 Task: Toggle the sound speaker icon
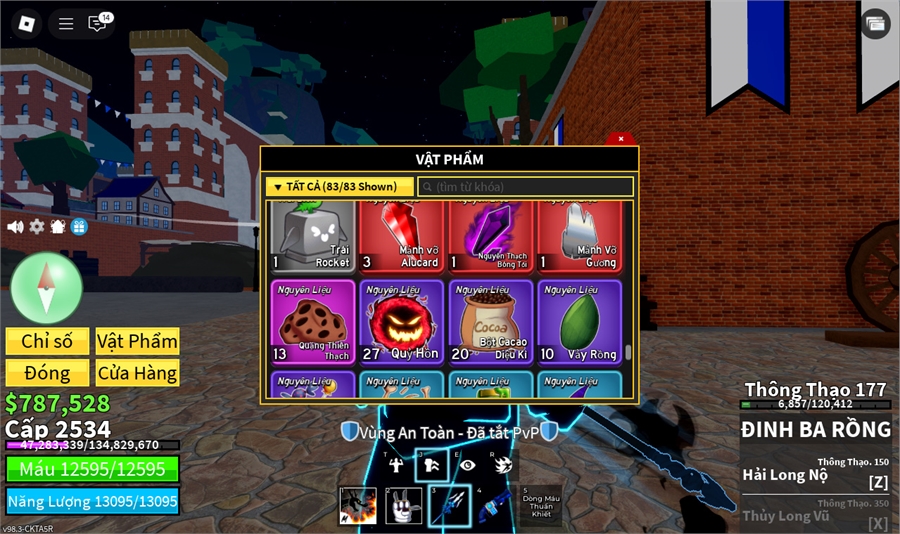pyautogui.click(x=15, y=227)
